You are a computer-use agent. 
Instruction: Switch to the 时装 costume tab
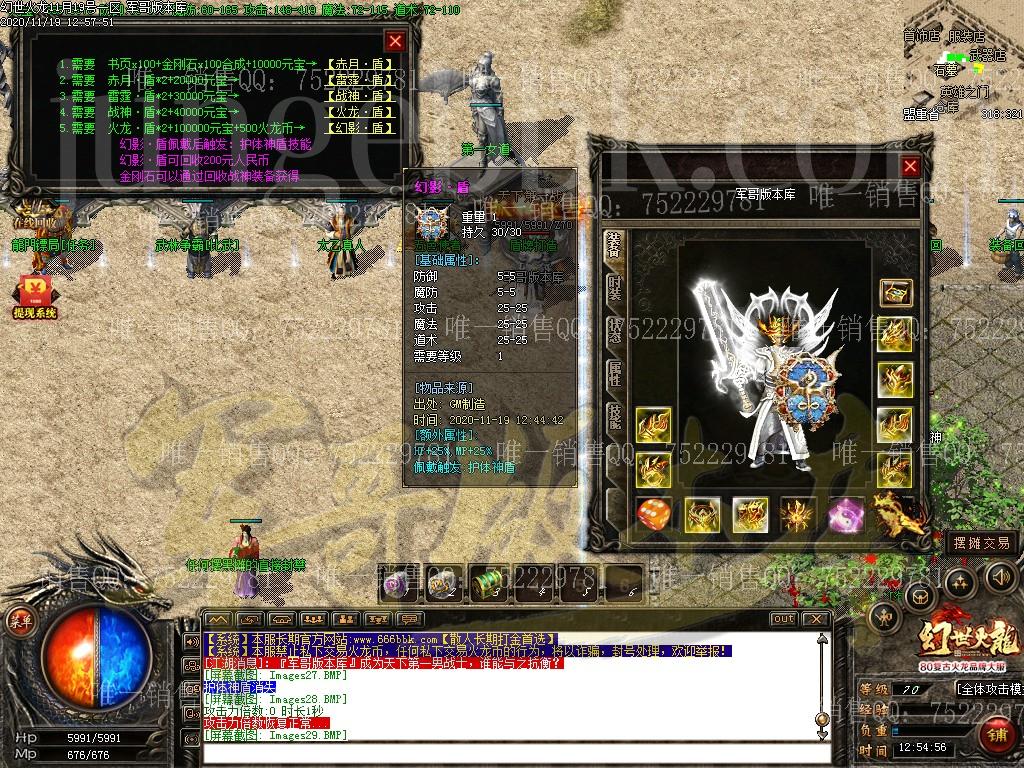[x=615, y=288]
